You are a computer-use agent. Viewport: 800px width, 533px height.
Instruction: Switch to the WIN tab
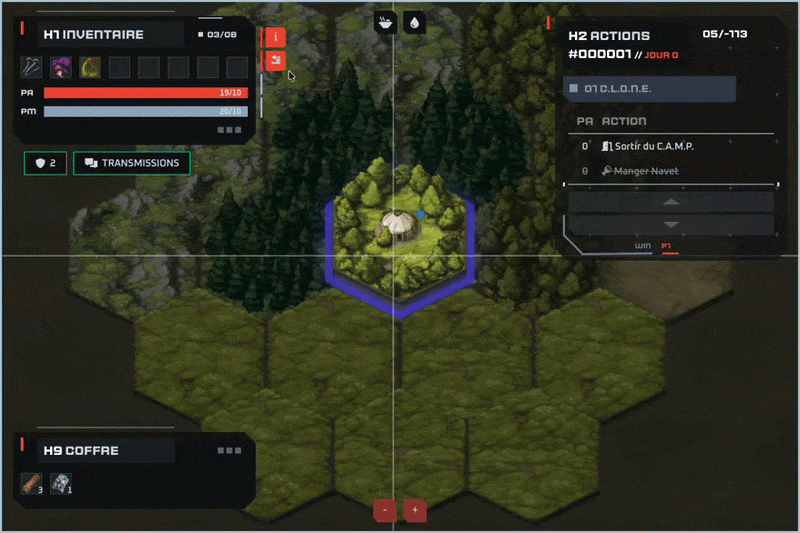click(x=643, y=245)
